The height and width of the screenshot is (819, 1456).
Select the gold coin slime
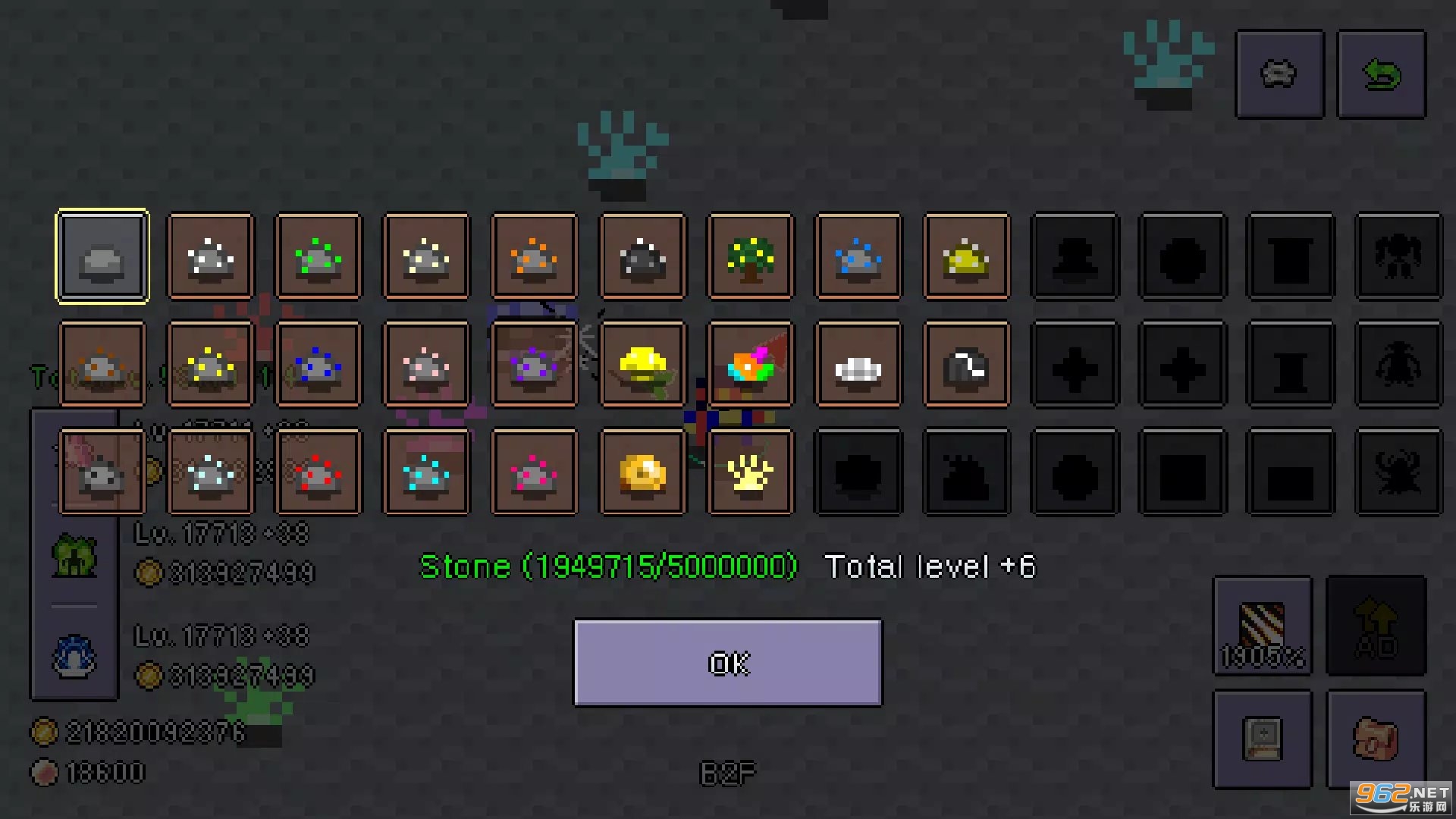point(643,472)
